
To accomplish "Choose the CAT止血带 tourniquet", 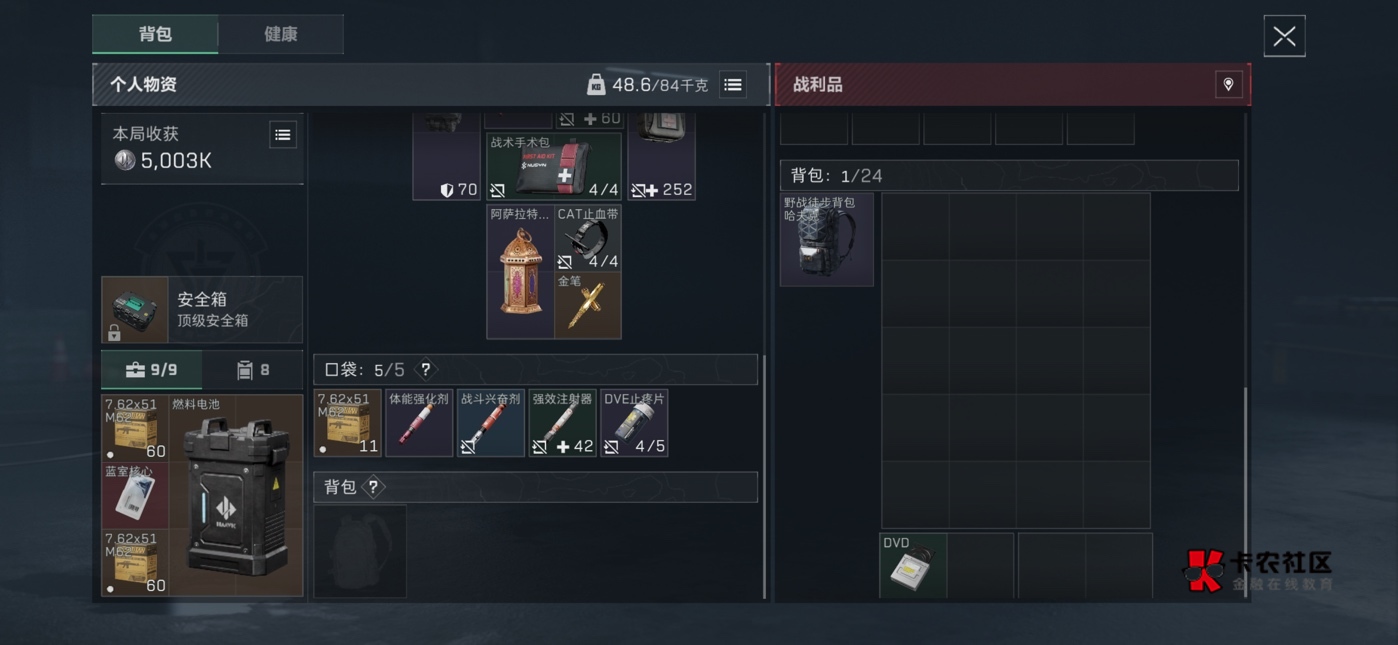I will click(588, 239).
